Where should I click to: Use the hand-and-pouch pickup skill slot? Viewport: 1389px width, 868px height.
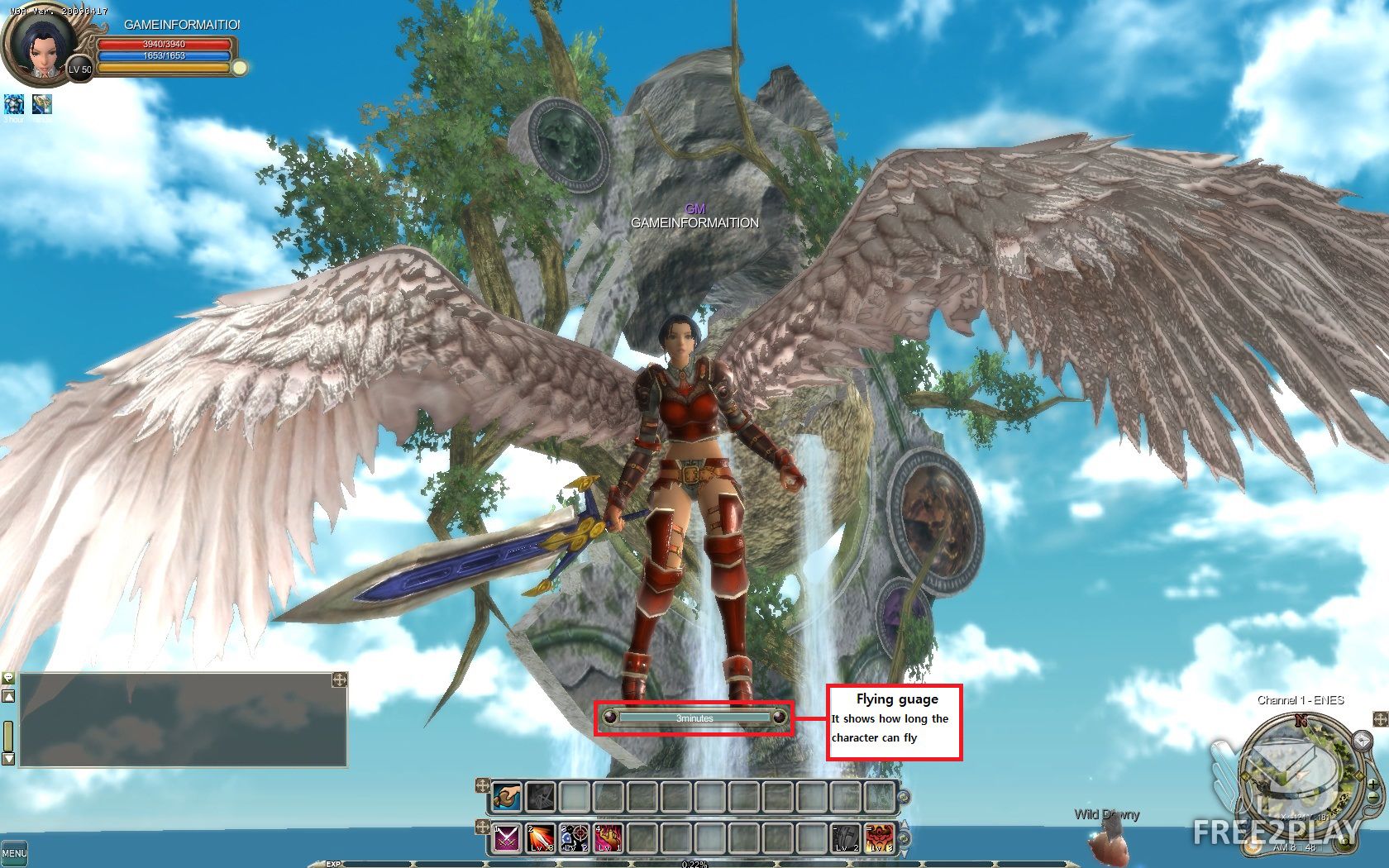click(x=506, y=797)
